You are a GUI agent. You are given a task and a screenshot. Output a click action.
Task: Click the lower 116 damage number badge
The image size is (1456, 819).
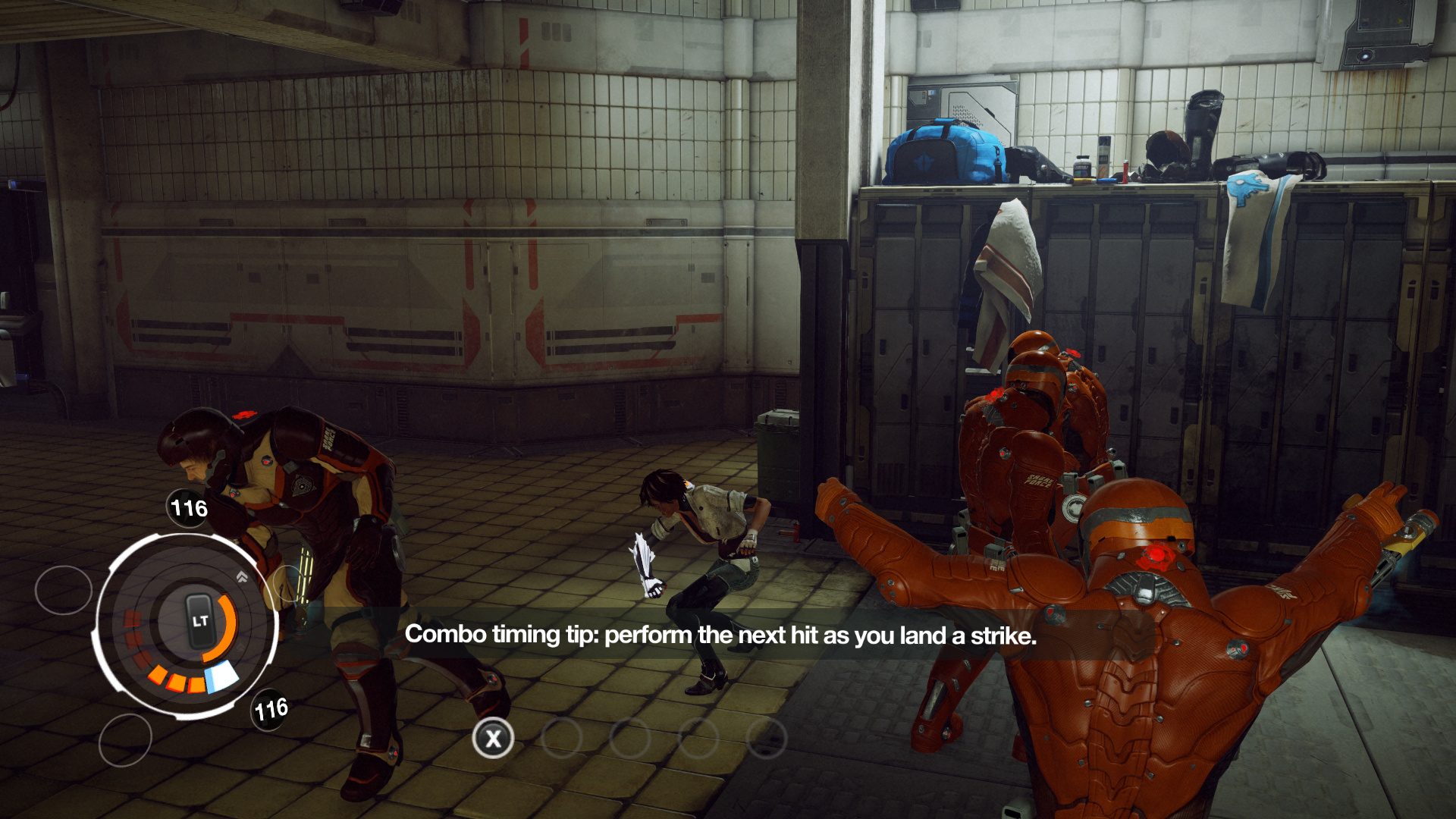pyautogui.click(x=271, y=709)
